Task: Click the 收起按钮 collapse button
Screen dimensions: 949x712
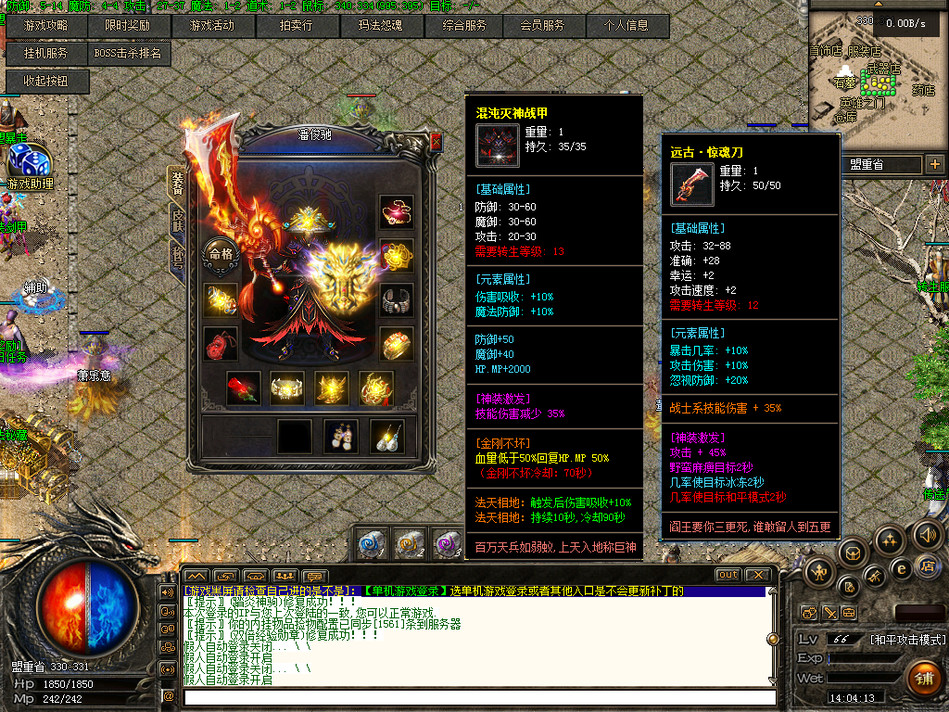Action: (47, 81)
